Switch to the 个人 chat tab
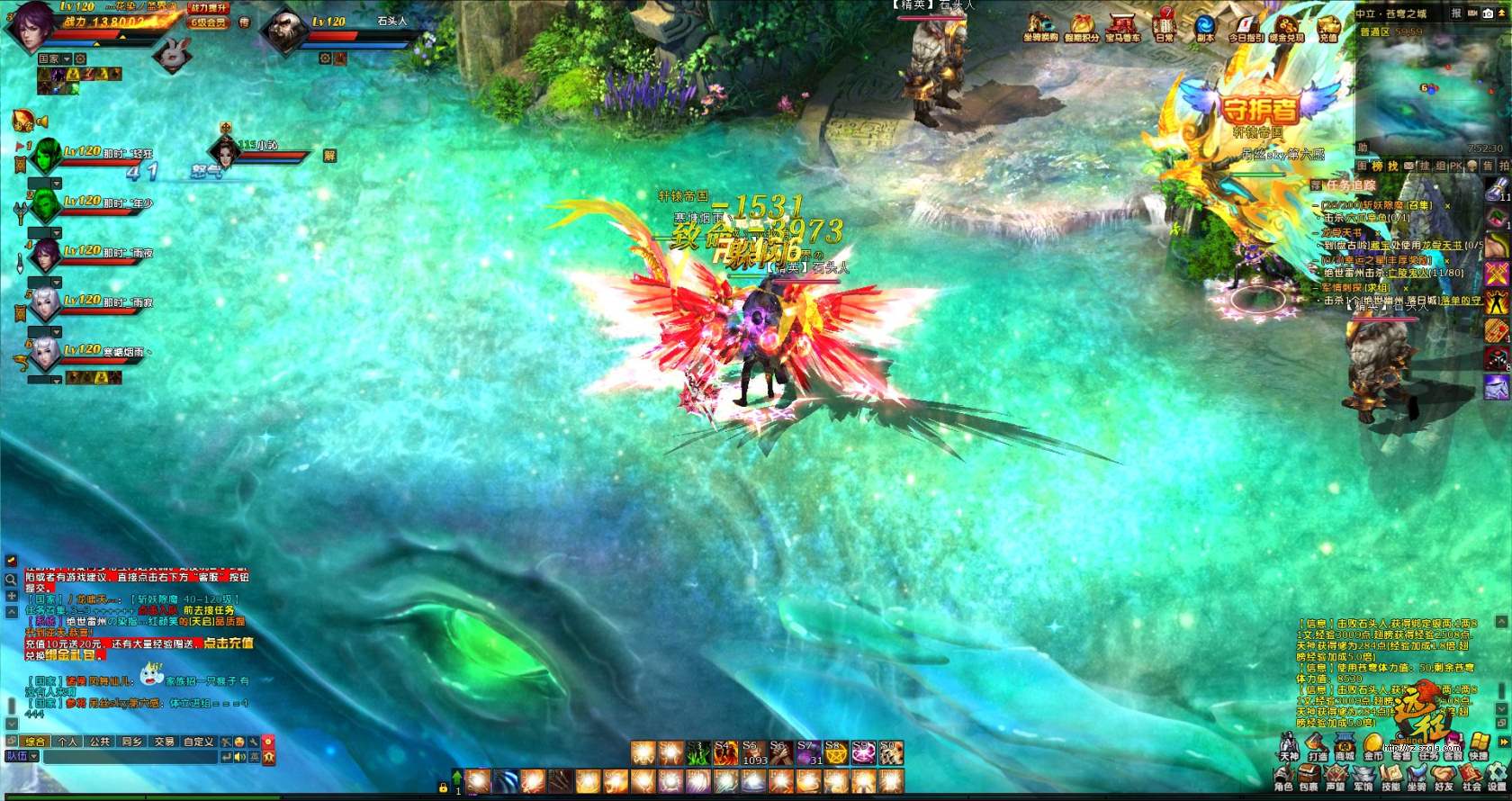 click(67, 742)
